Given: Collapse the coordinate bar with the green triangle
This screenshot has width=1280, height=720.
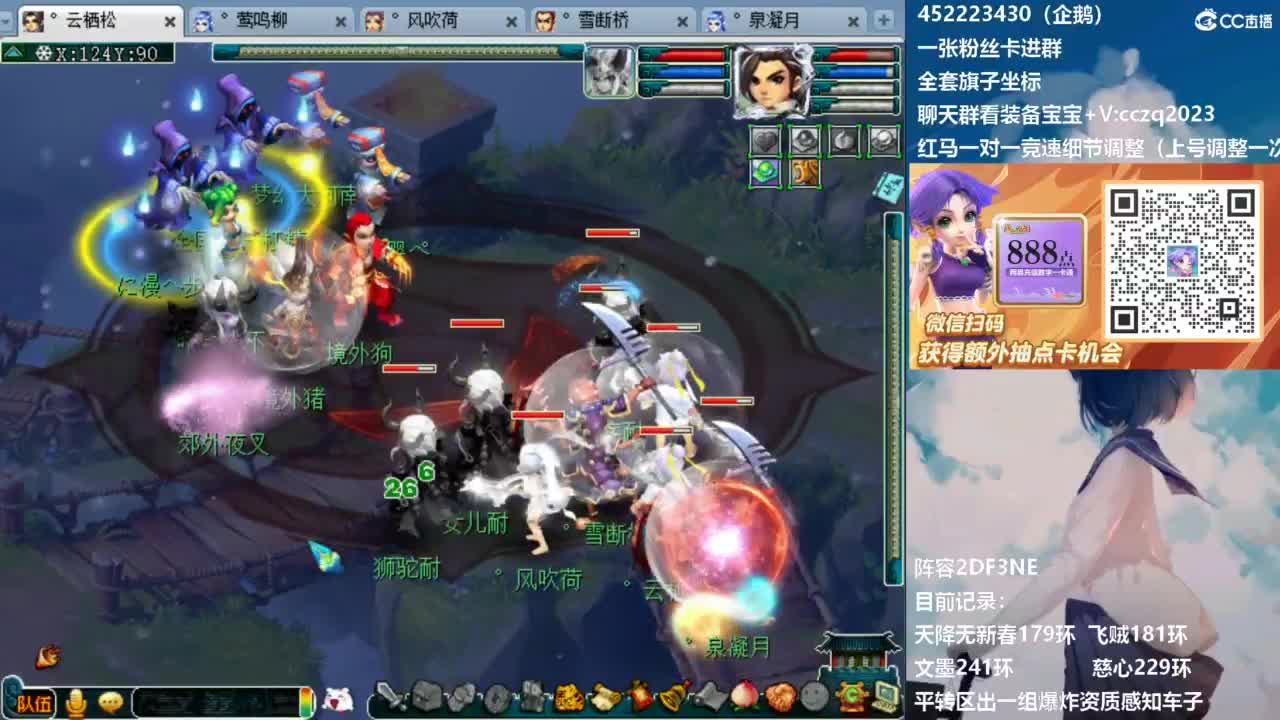Looking at the screenshot, I should (13, 52).
